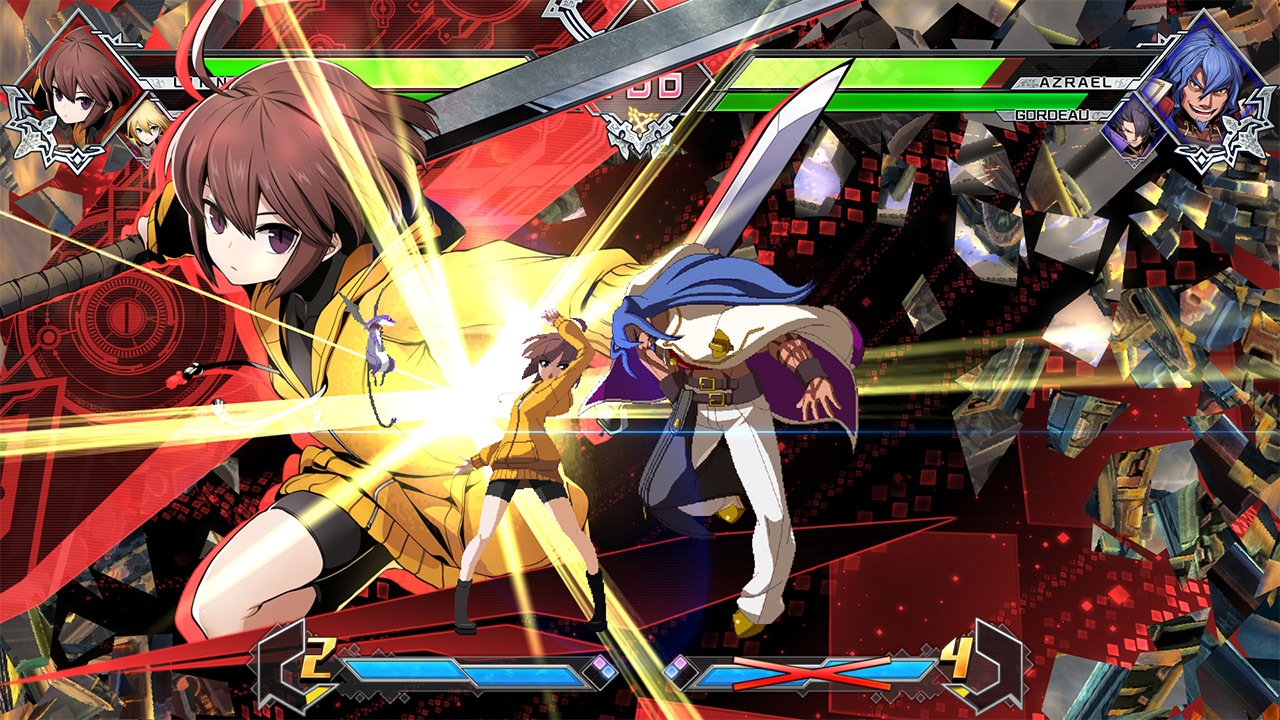Select the AZRAEL name plate

click(x=1075, y=82)
